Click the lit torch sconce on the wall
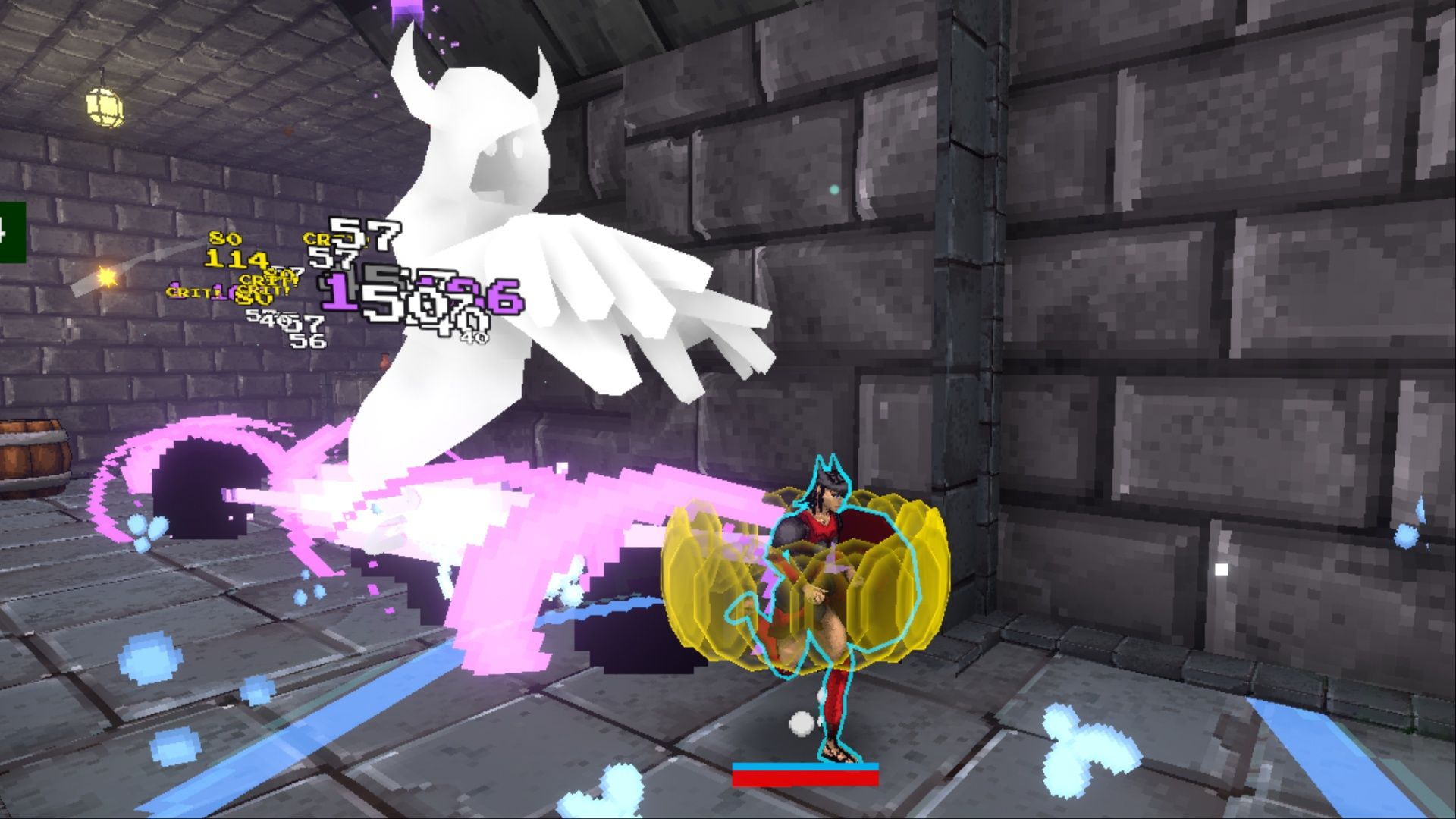The image size is (1456, 819). [x=107, y=278]
